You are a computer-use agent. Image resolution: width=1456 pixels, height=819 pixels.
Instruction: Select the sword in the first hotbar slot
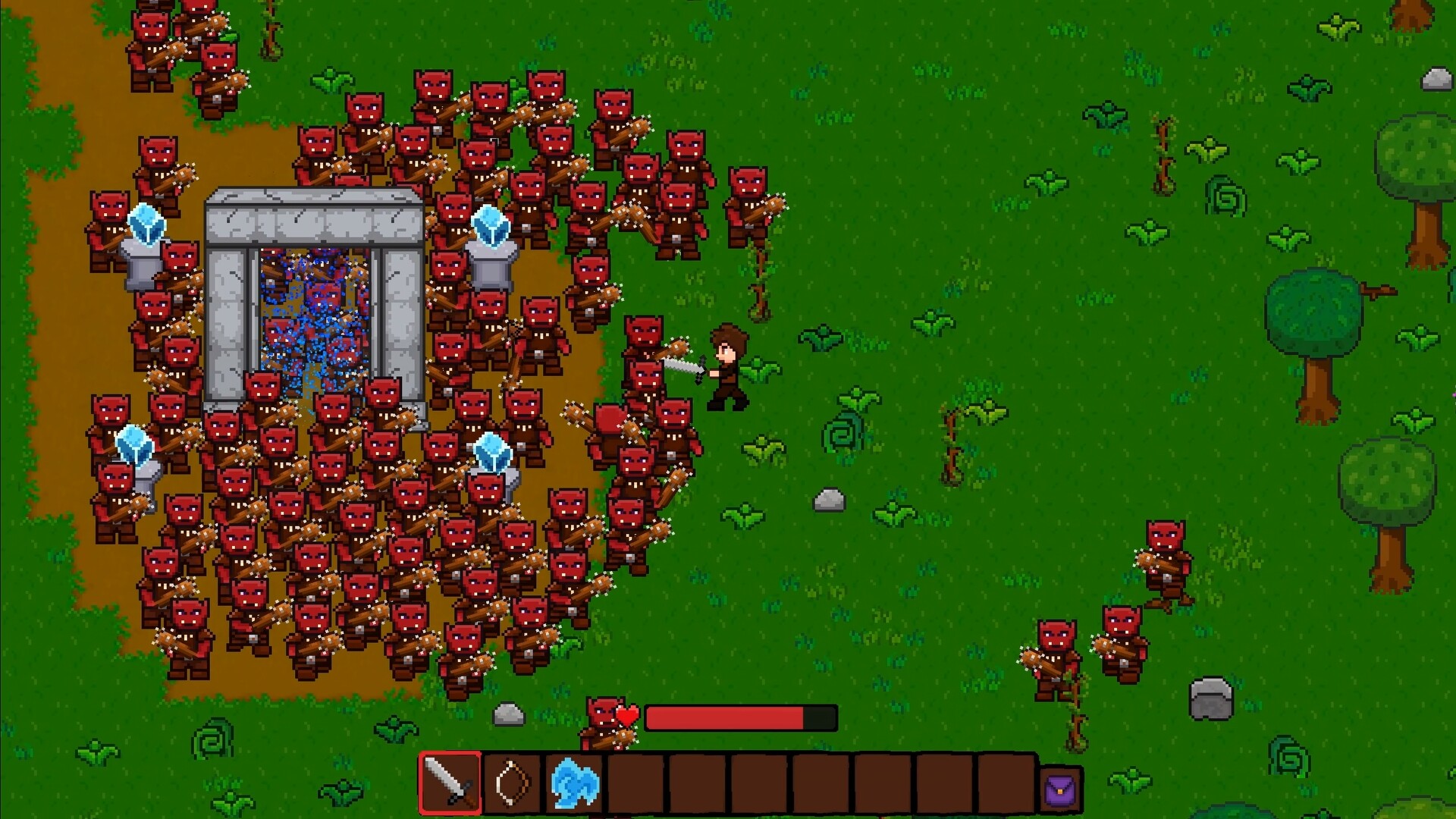pos(450,789)
